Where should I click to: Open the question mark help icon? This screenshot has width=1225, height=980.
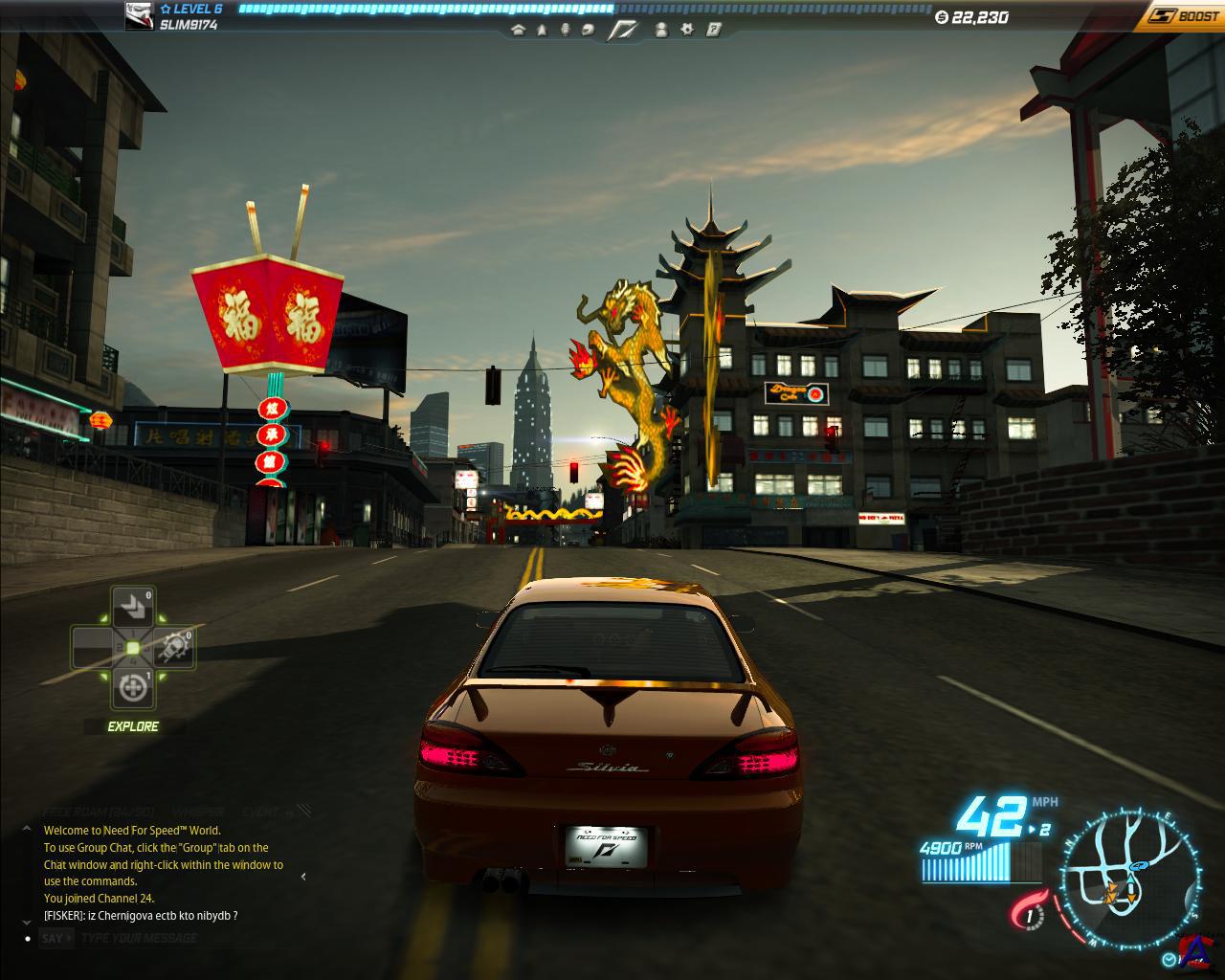pyautogui.click(x=713, y=30)
